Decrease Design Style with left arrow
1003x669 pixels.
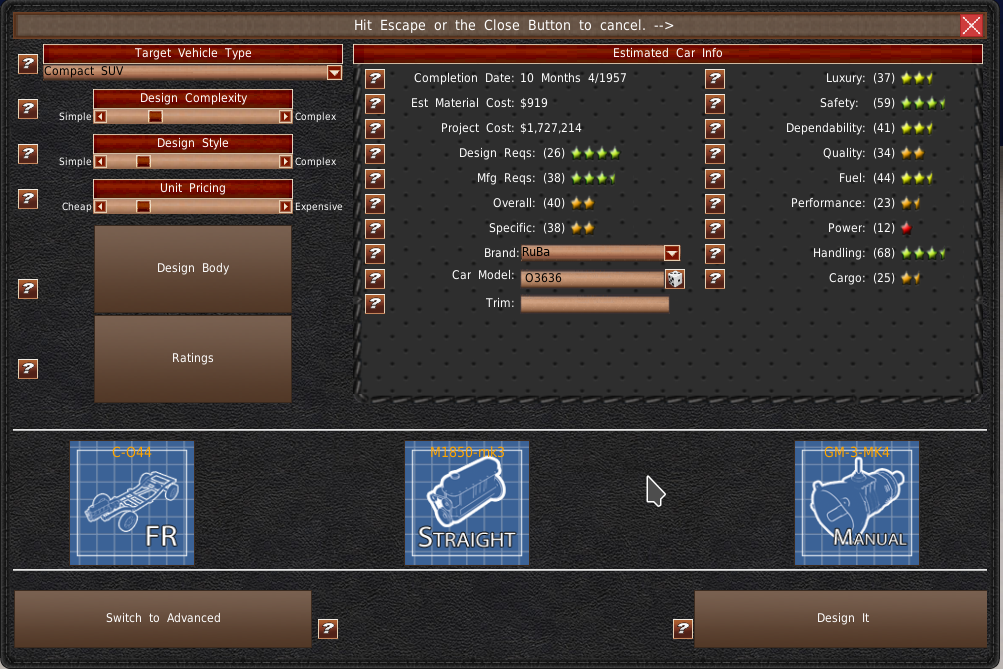tap(100, 161)
